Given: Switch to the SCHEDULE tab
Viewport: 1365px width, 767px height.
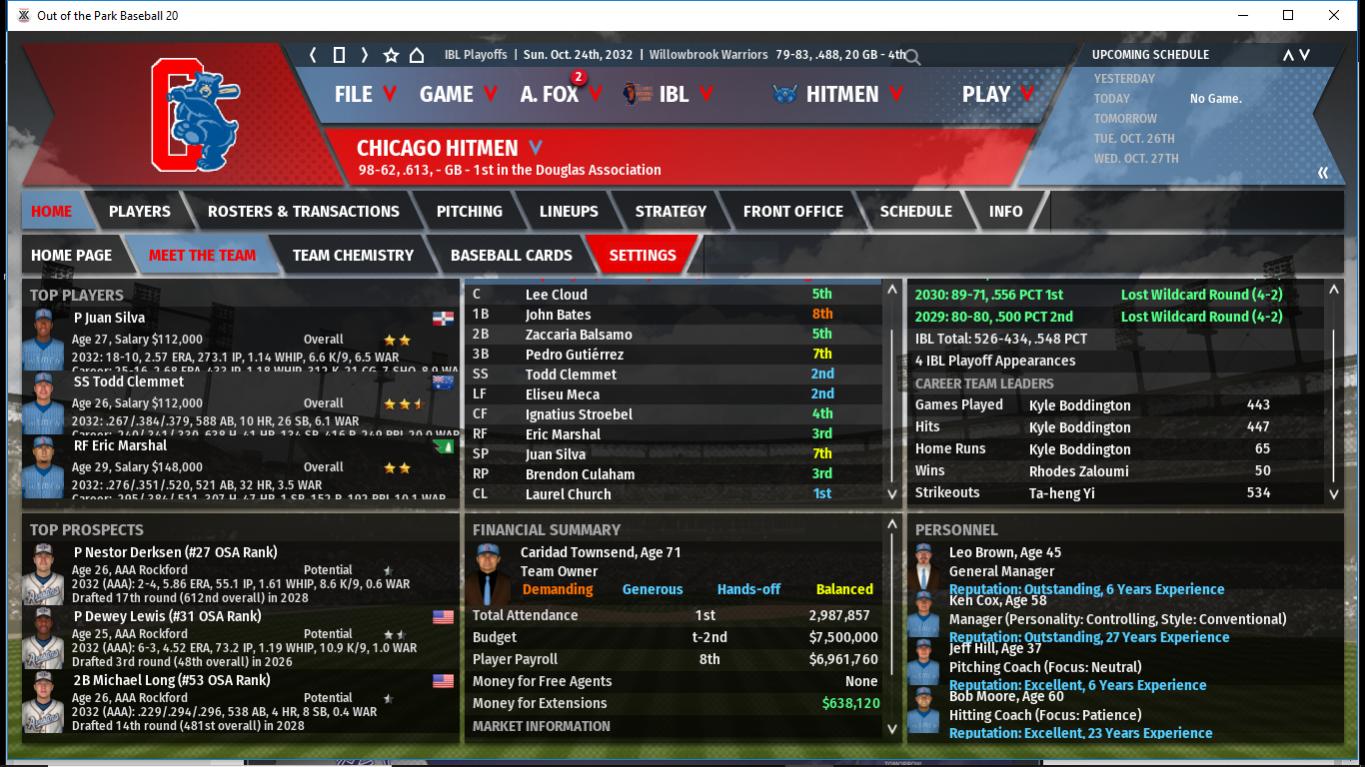Looking at the screenshot, I should [915, 211].
